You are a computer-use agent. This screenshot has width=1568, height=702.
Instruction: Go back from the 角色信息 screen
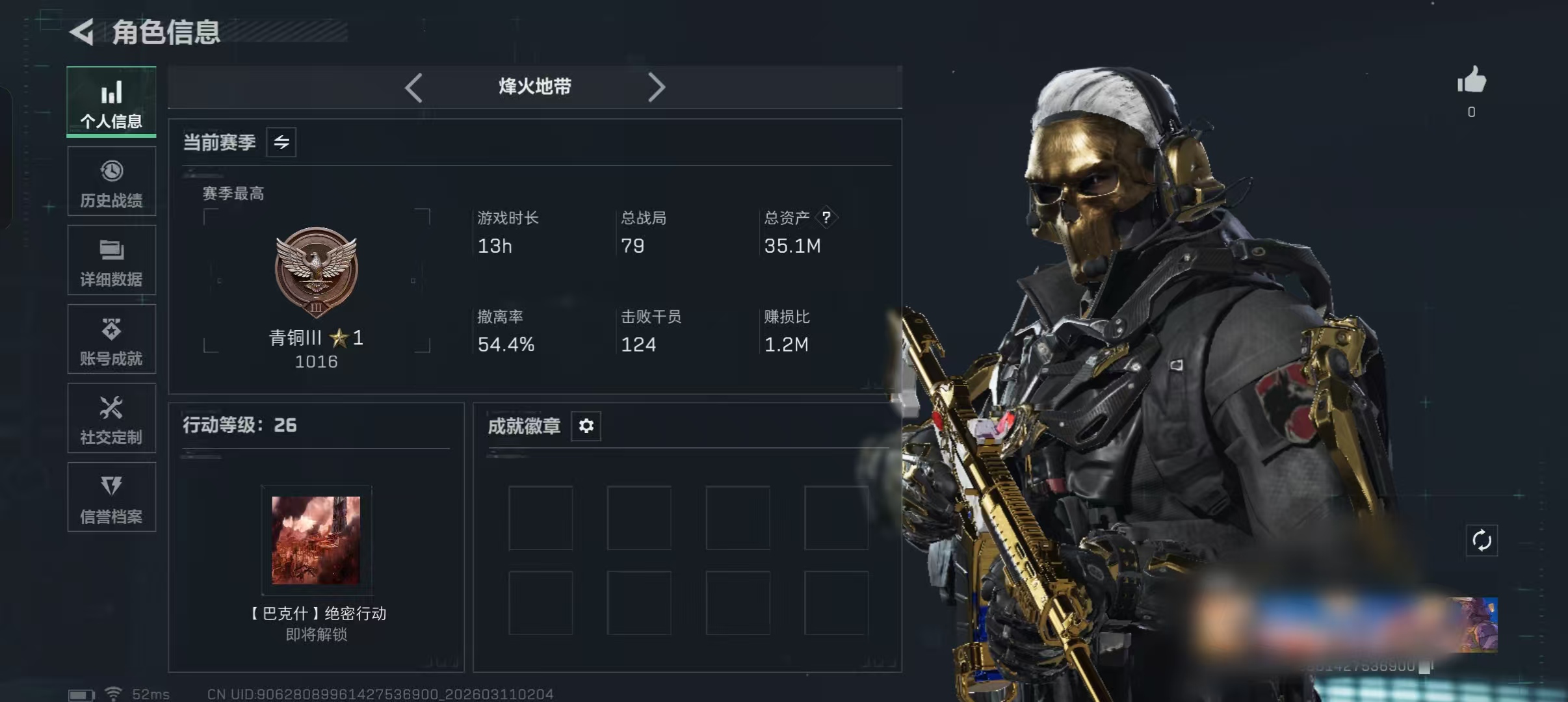tap(83, 32)
